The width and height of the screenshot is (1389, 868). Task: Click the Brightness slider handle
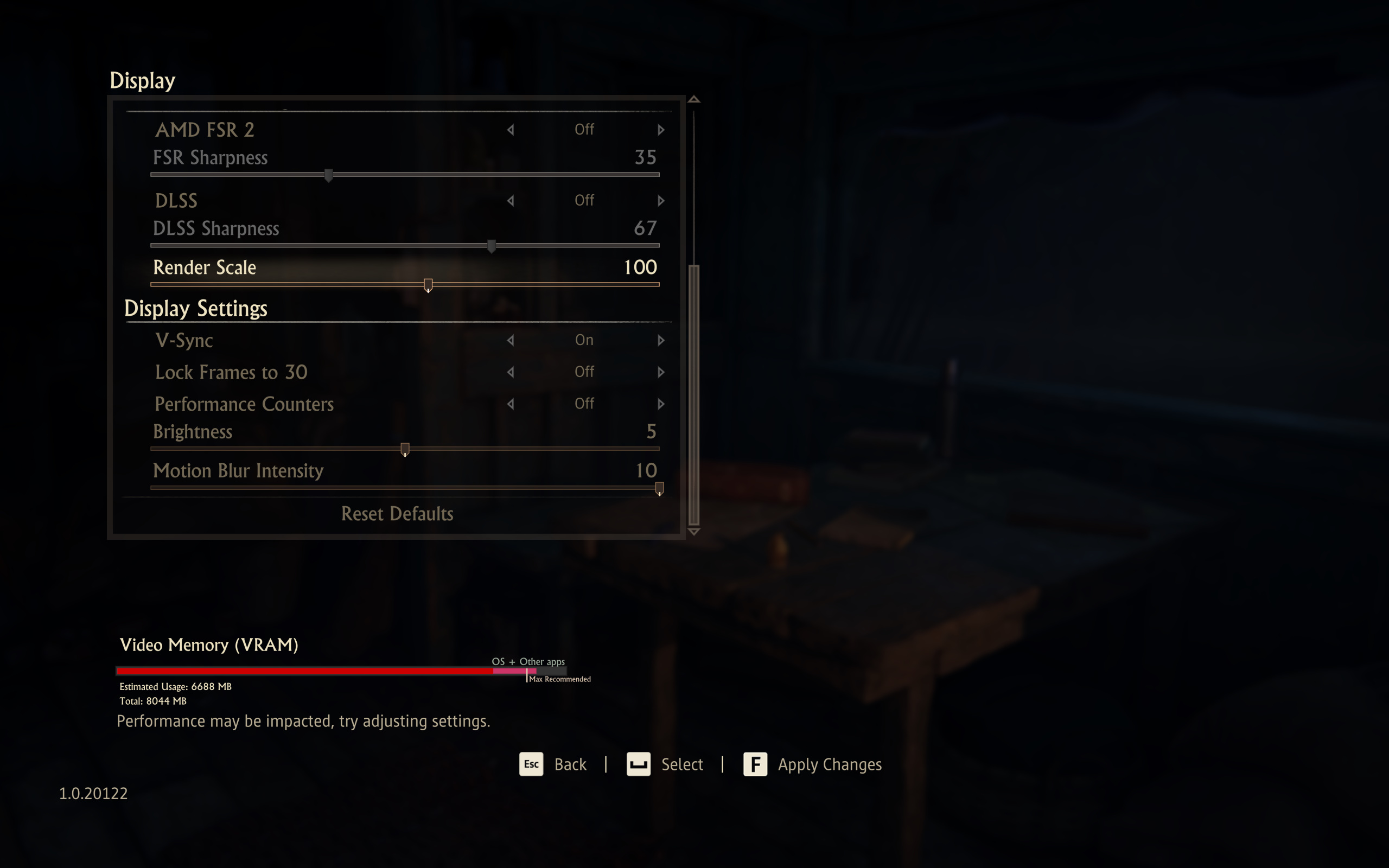pos(405,449)
